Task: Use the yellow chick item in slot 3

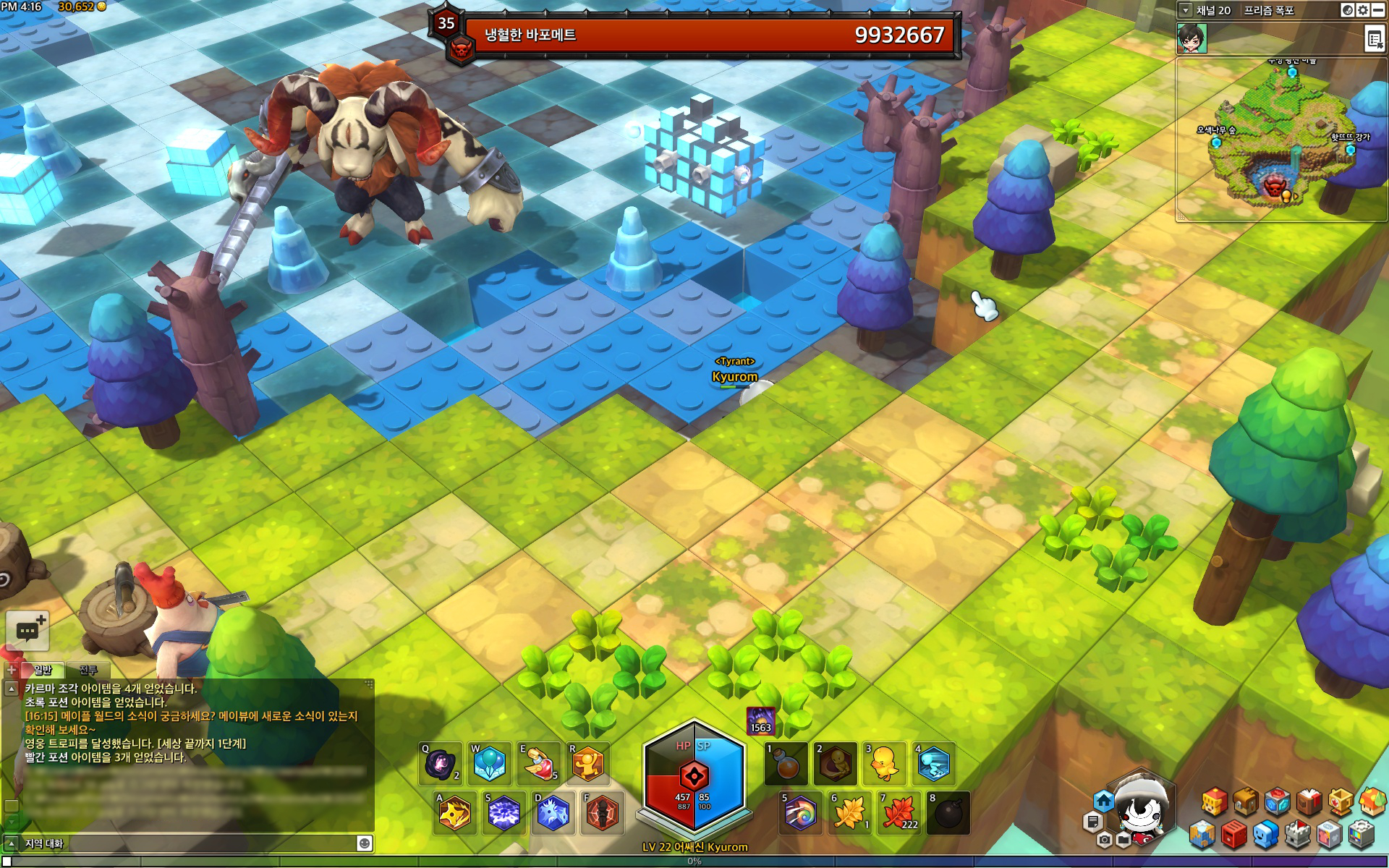Action: point(884,764)
